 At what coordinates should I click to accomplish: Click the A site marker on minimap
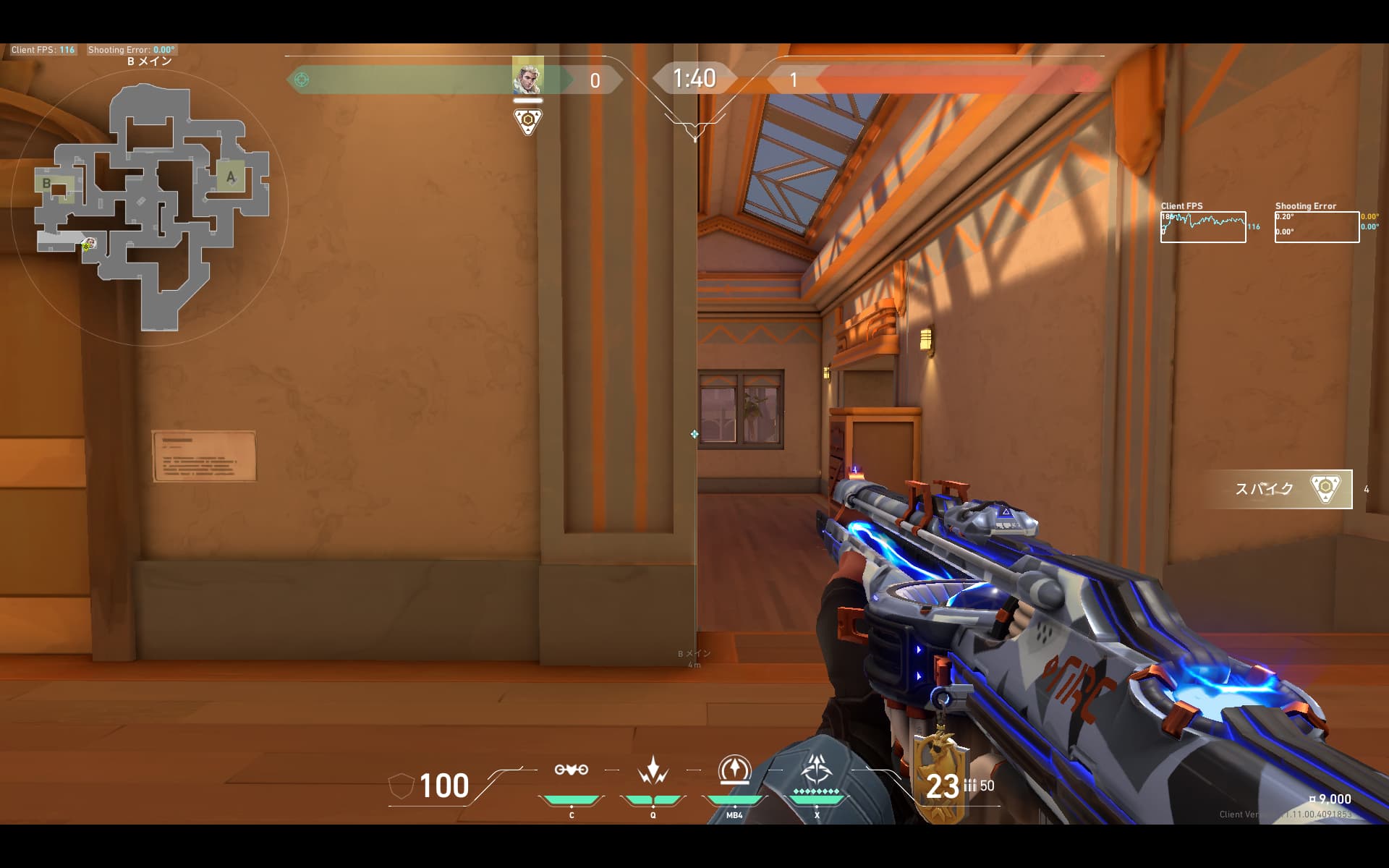231,176
